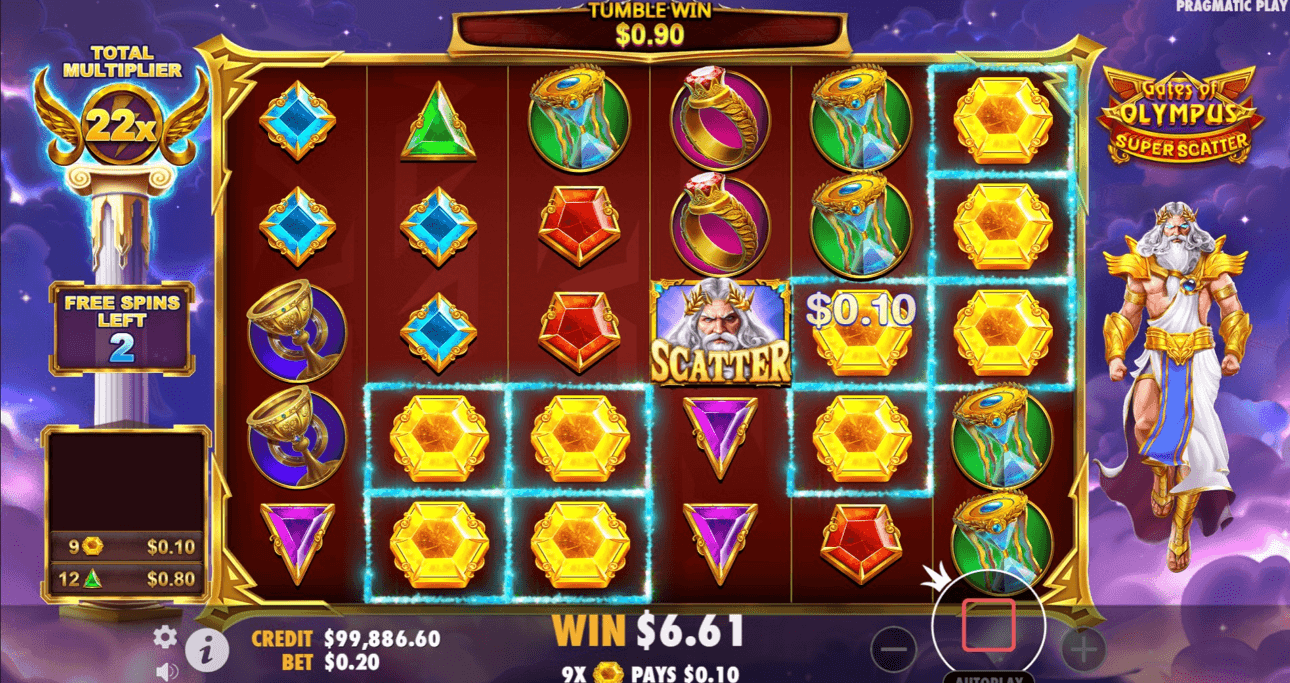This screenshot has height=683, width=1290.
Task: Toggle sound with the speaker icon
Action: coord(167,671)
